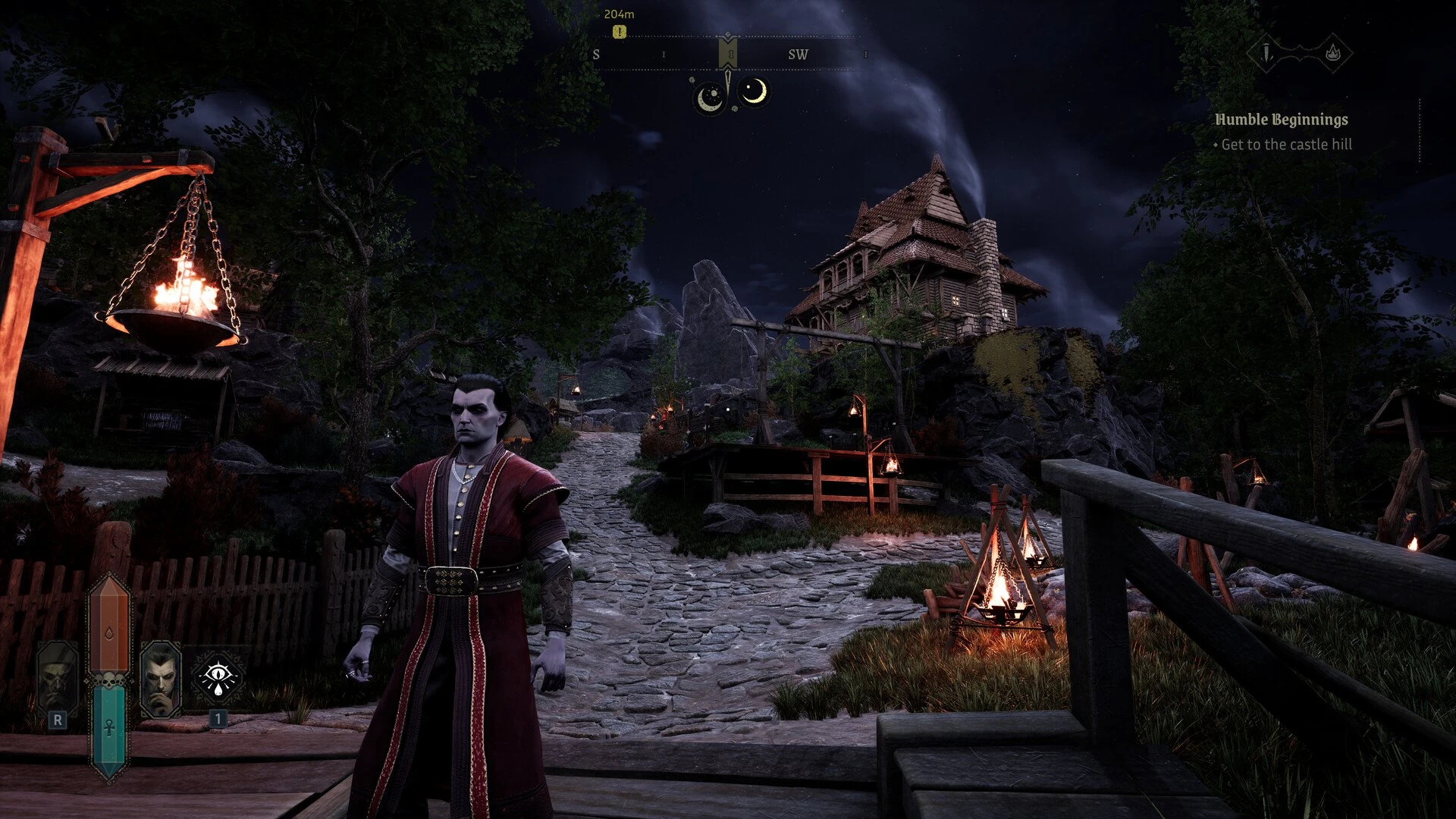Expand the compass arrow above the heading bar
The height and width of the screenshot is (819, 1456).
pos(728,35)
